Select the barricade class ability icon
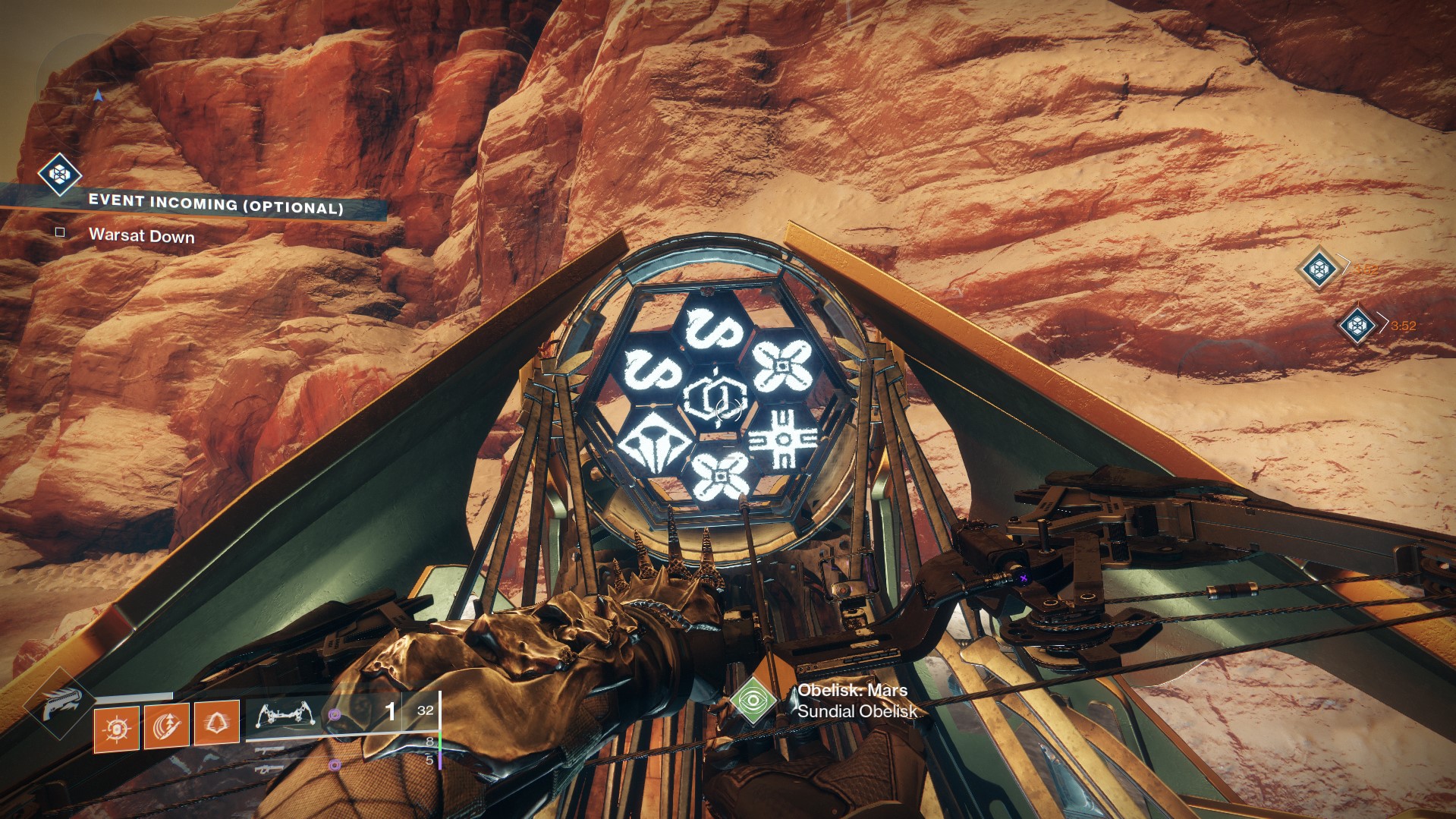 tap(217, 722)
